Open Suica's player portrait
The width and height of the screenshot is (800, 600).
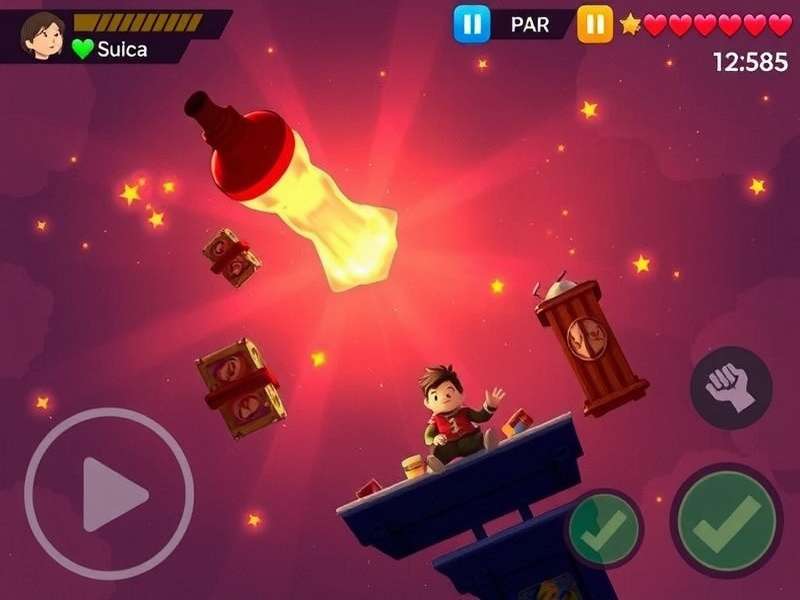(42, 34)
